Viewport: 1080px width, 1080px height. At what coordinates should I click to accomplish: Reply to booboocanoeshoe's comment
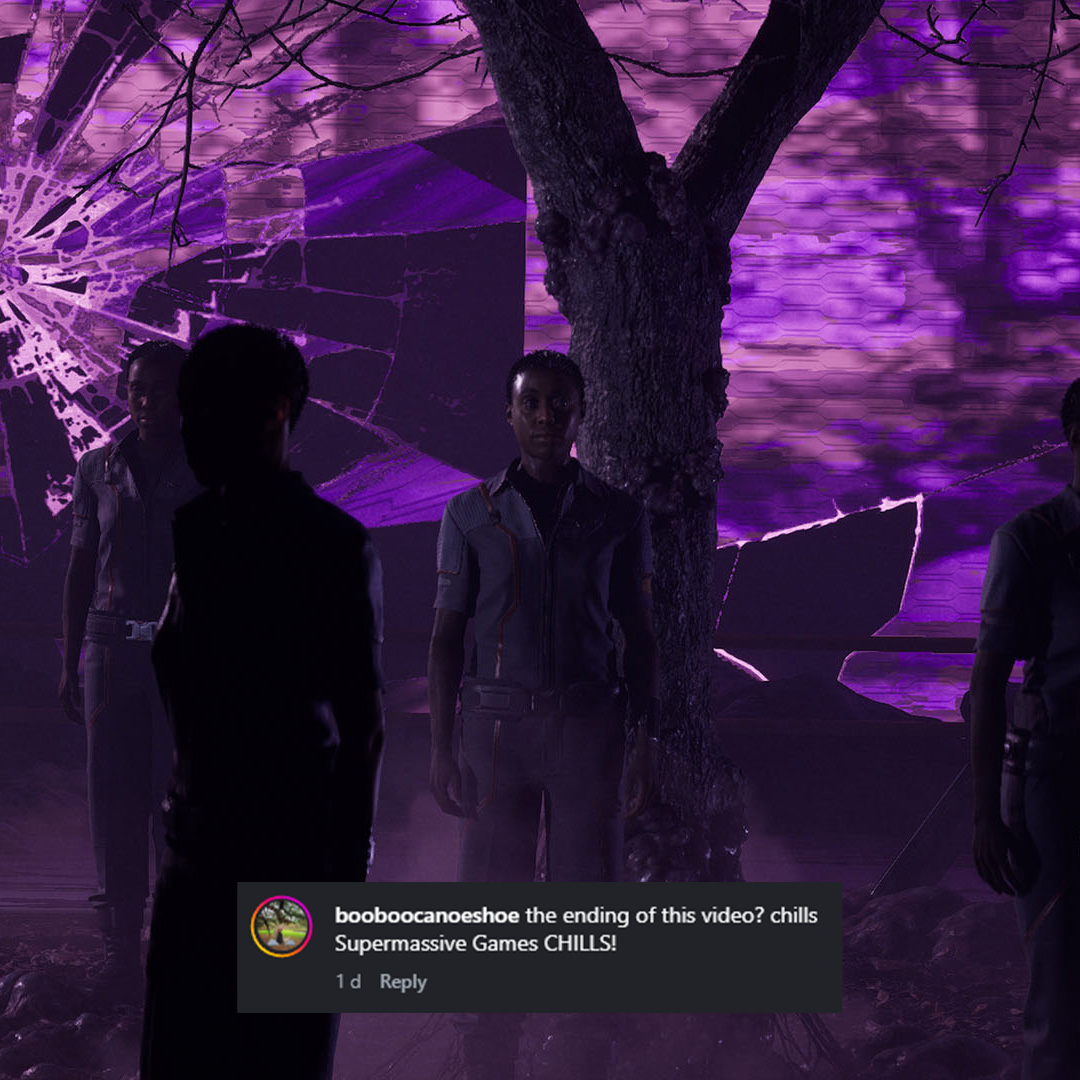[x=403, y=982]
